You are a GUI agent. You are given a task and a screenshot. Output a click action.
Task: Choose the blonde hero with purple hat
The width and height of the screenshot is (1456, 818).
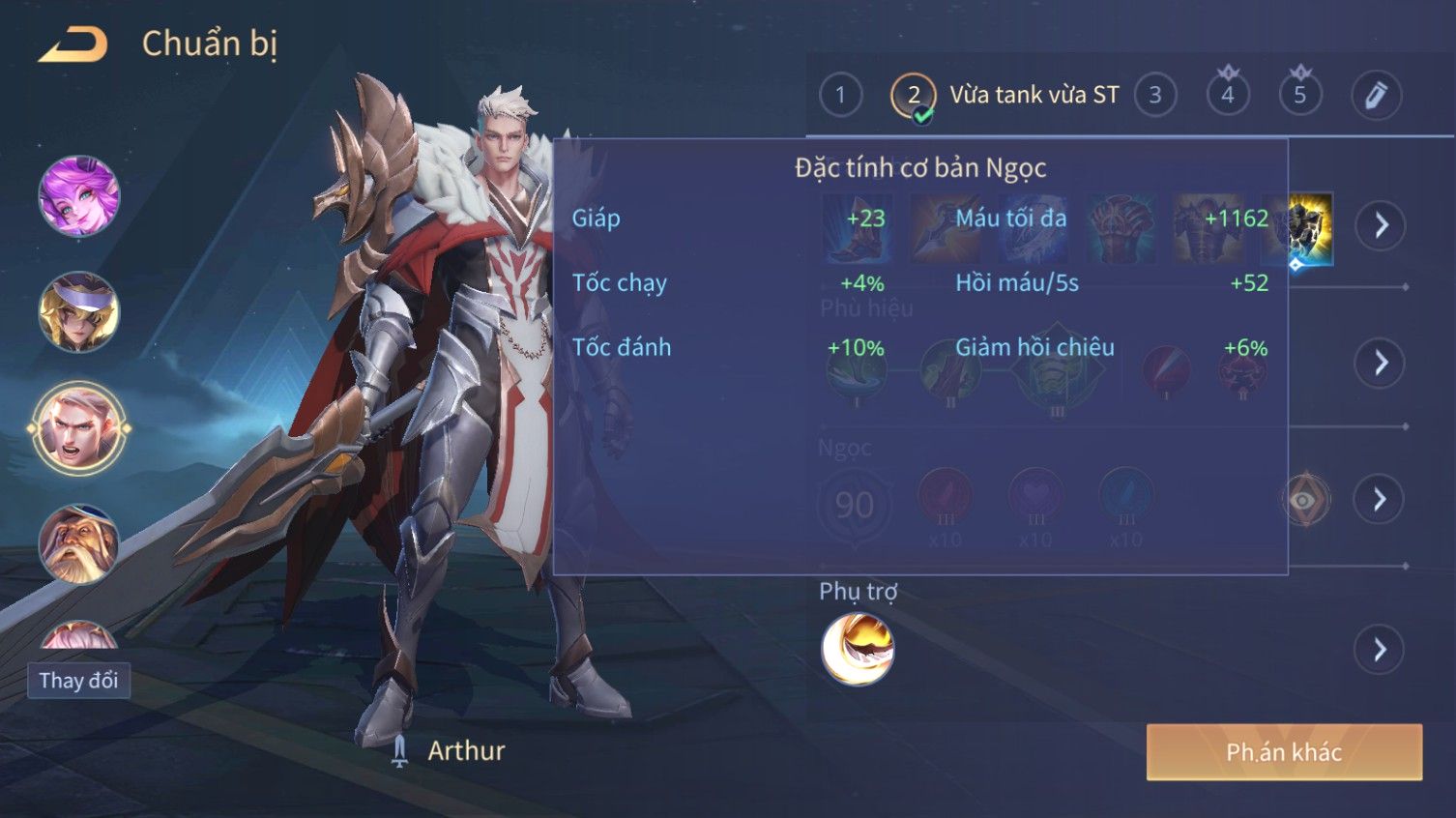point(78,311)
